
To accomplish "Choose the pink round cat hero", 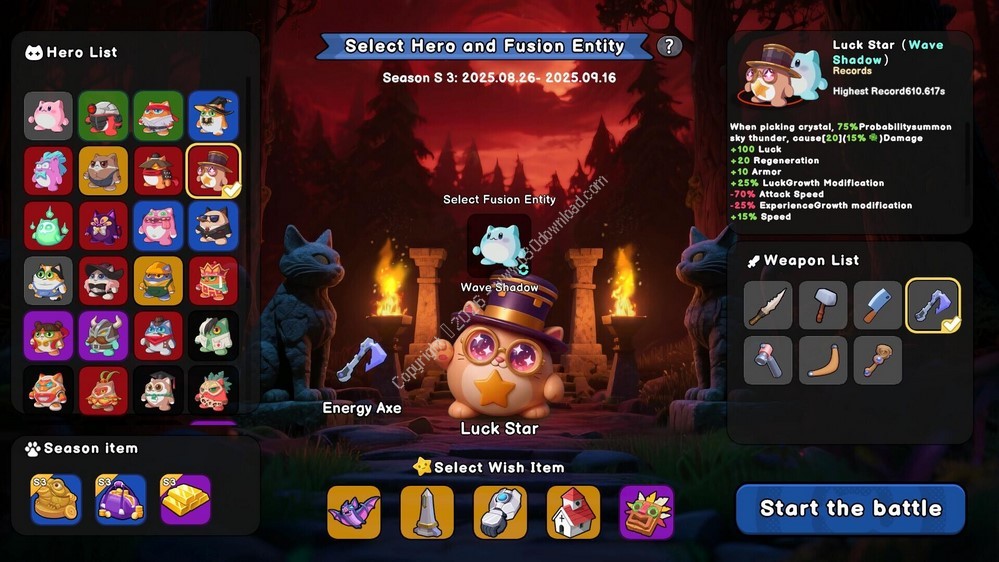I will point(49,116).
